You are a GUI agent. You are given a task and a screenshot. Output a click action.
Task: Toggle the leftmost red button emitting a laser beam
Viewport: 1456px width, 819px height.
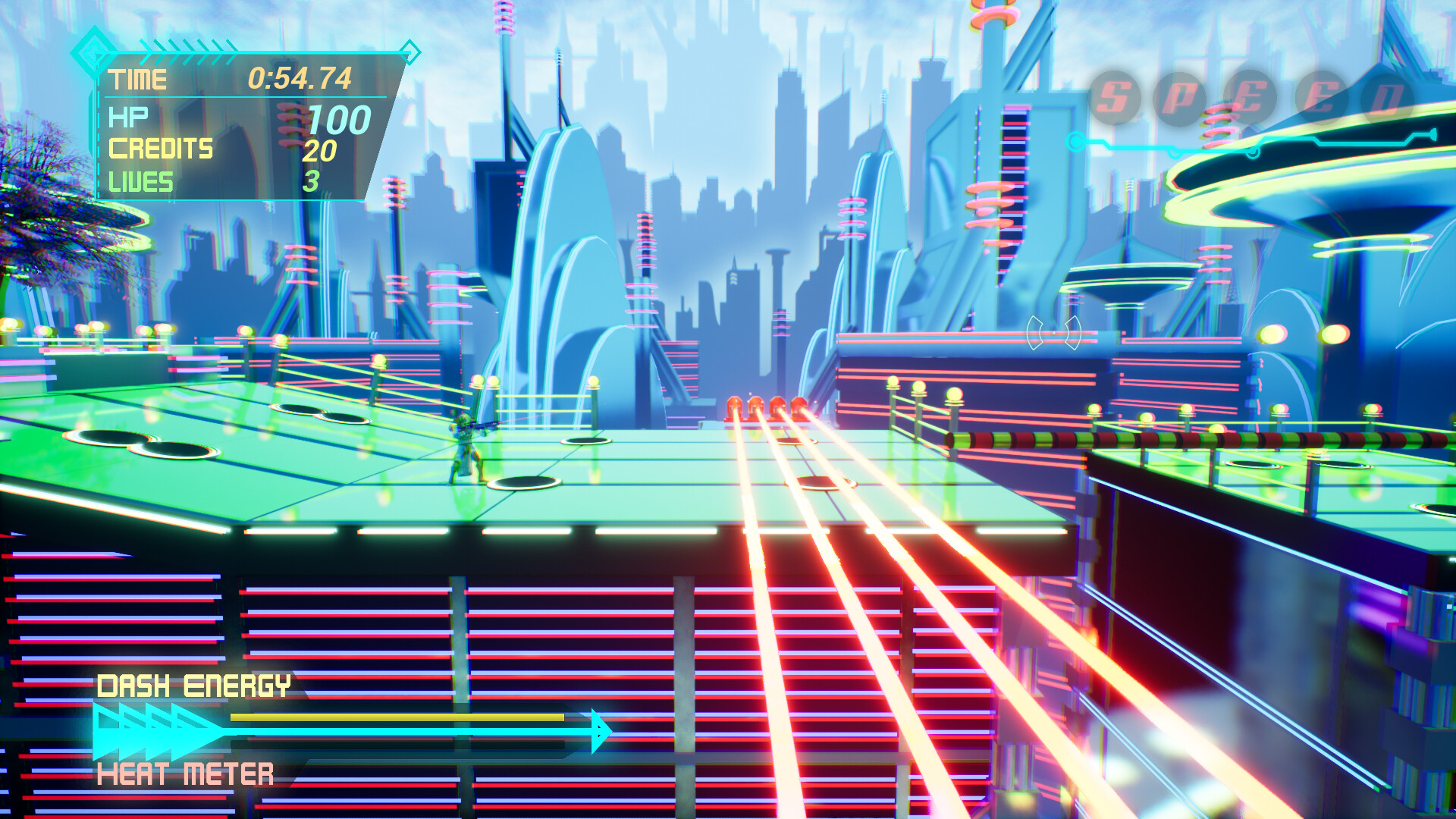(735, 406)
